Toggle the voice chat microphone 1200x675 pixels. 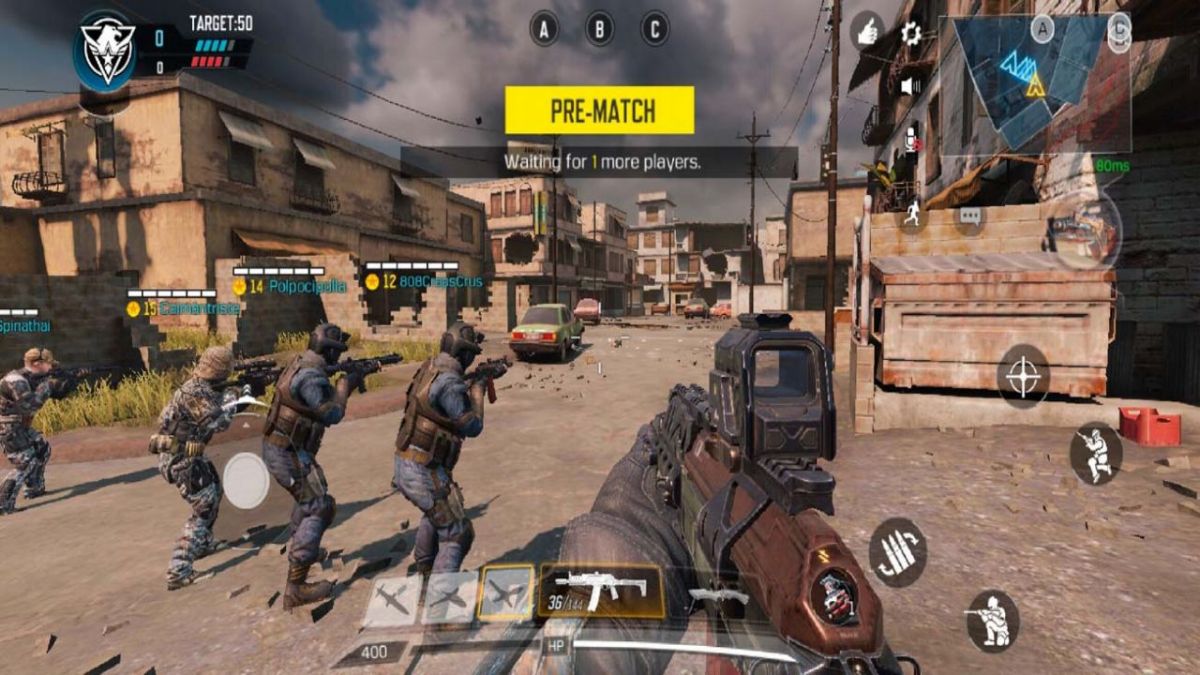point(911,141)
